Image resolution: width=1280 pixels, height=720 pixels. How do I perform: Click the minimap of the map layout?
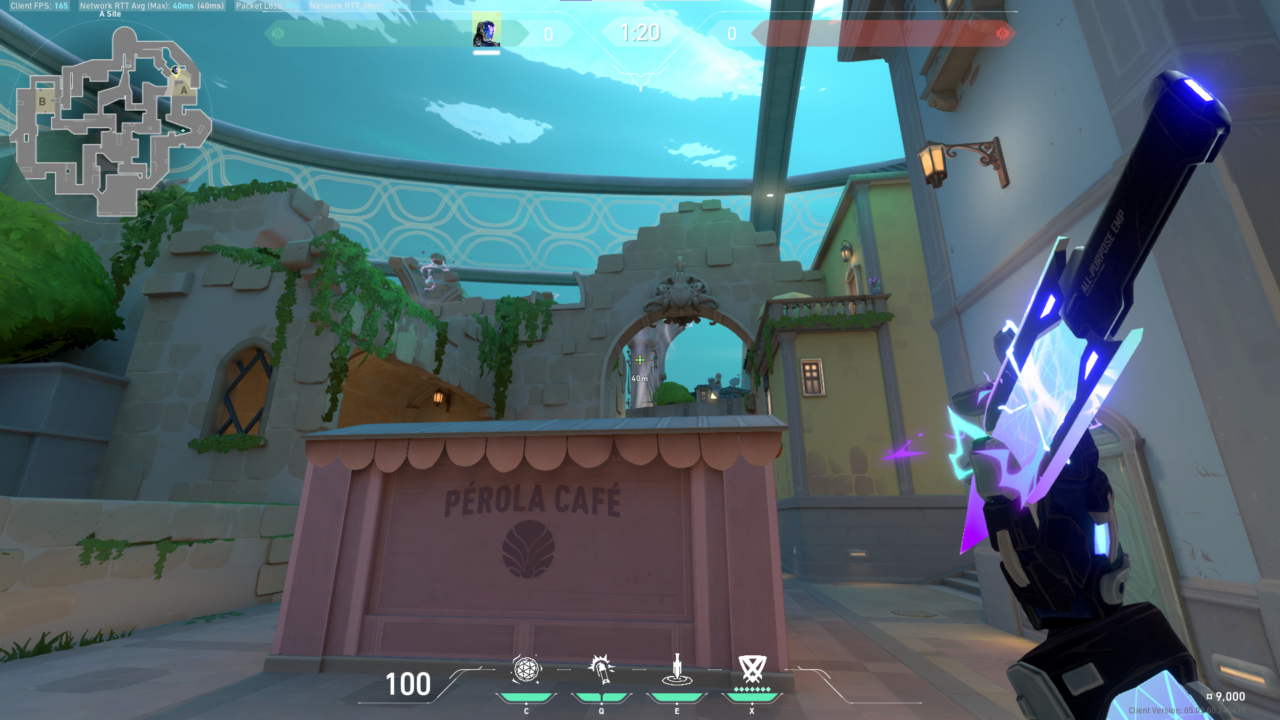click(x=110, y=120)
